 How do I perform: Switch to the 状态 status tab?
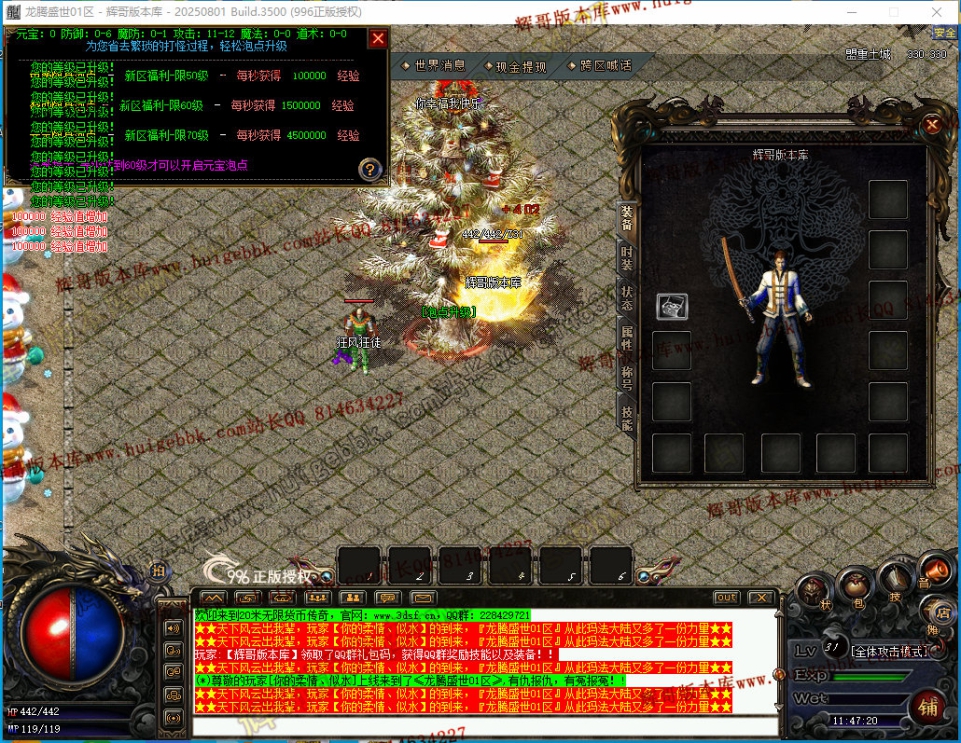coord(627,297)
